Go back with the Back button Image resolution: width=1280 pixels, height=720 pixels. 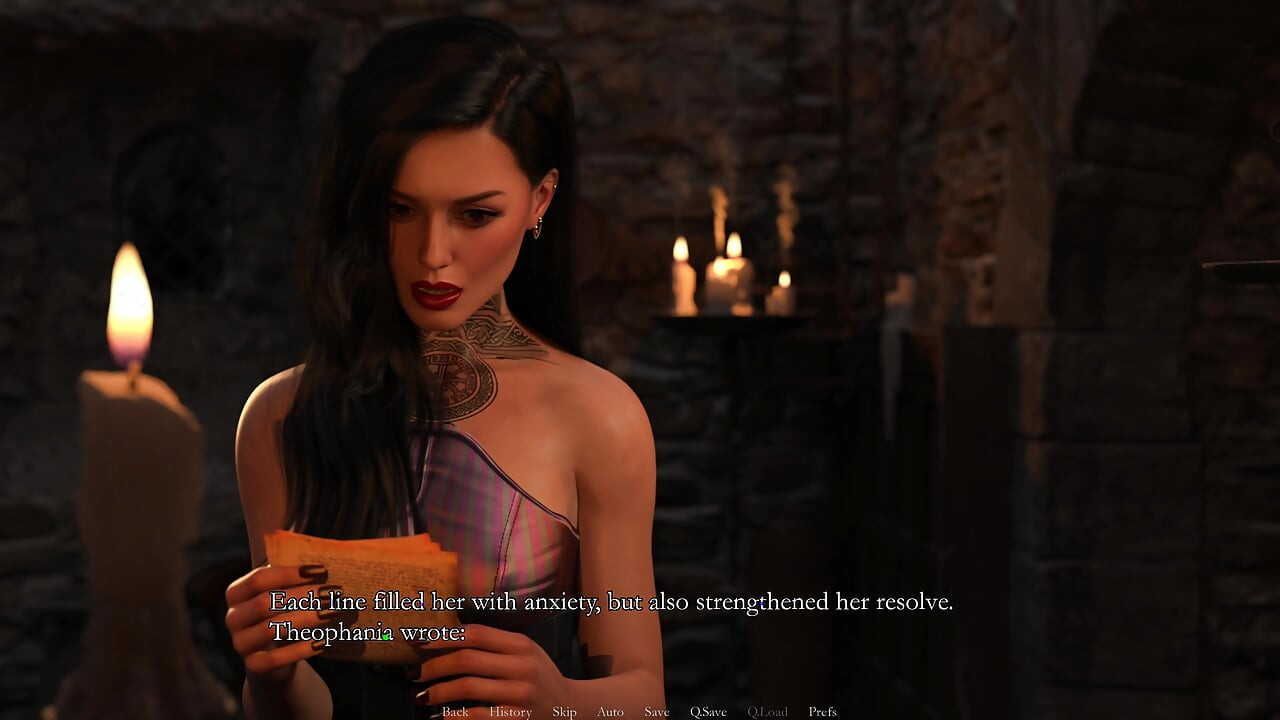(455, 712)
